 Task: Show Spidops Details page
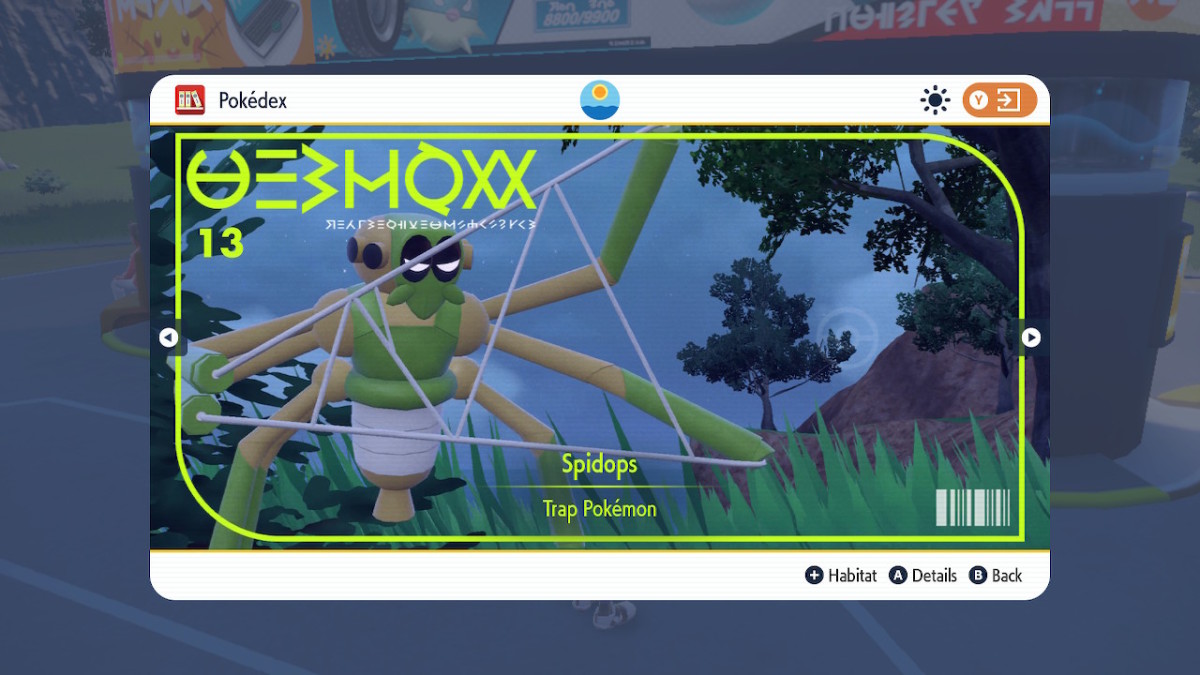[923, 575]
